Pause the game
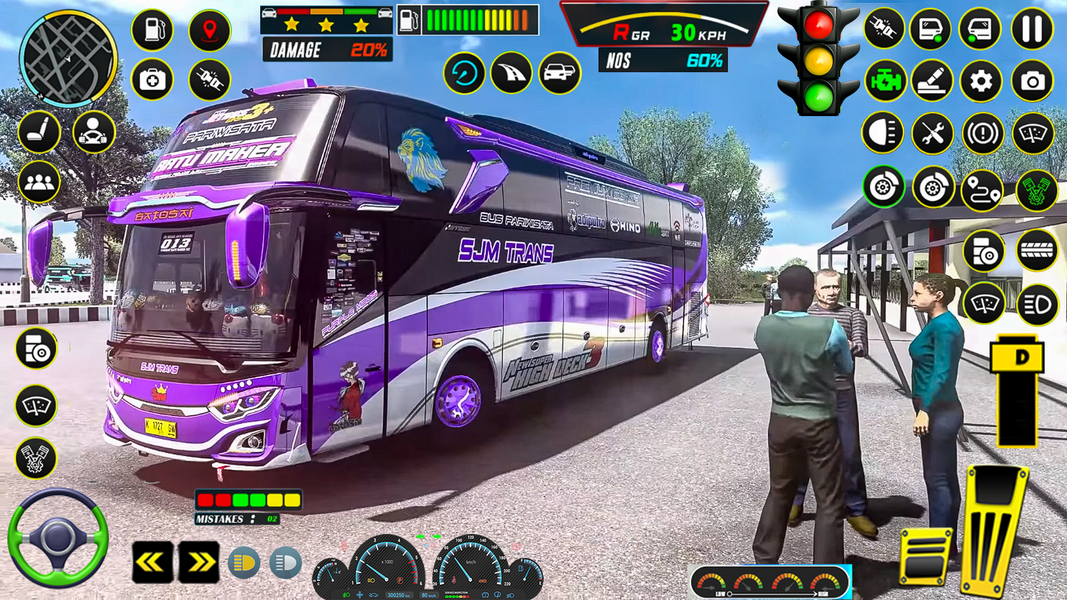This screenshot has width=1067, height=600. (1032, 28)
